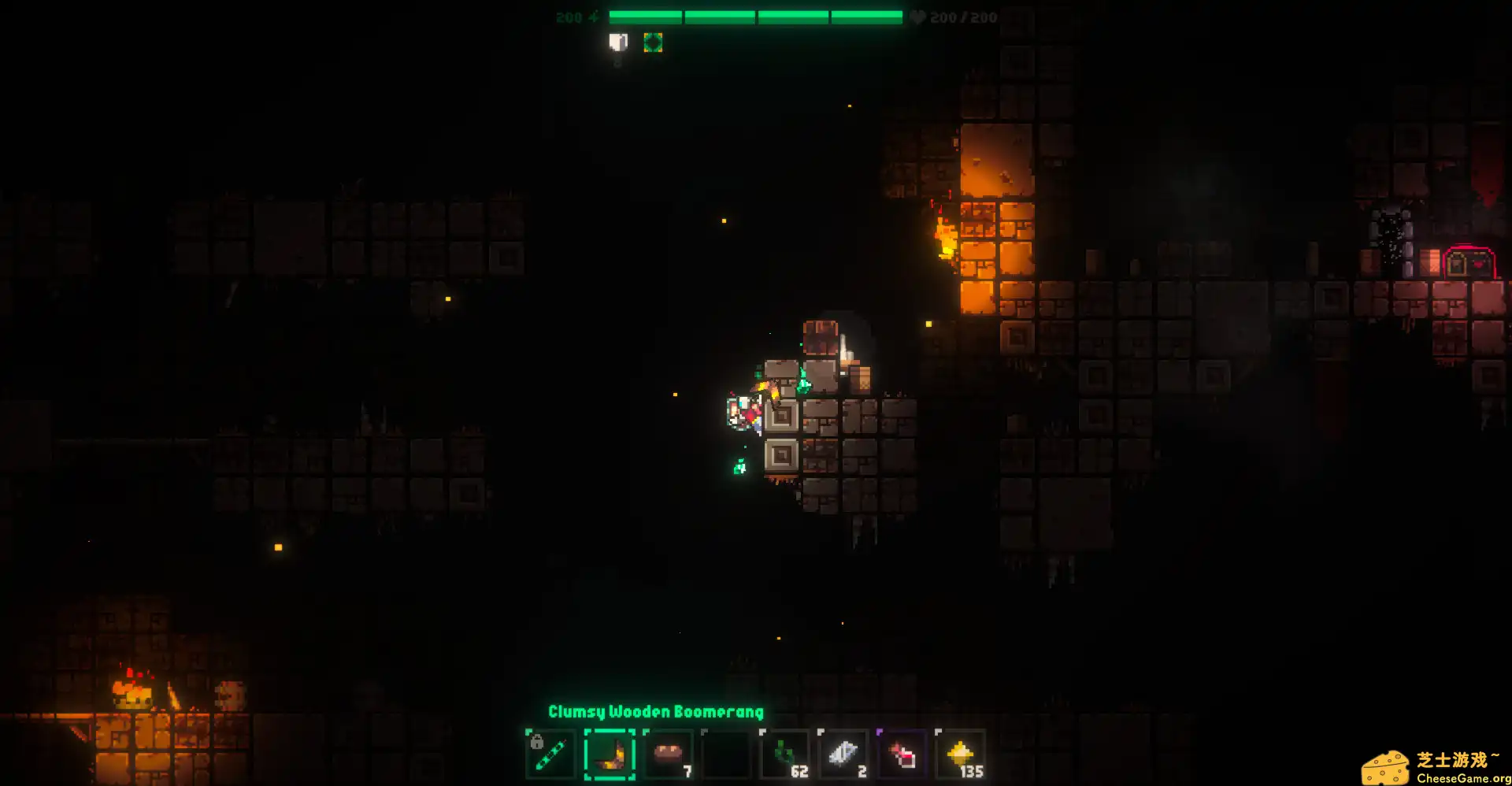Screen dimensions: 1512x786
Task: Click the white shield status icon
Action: pos(618,43)
